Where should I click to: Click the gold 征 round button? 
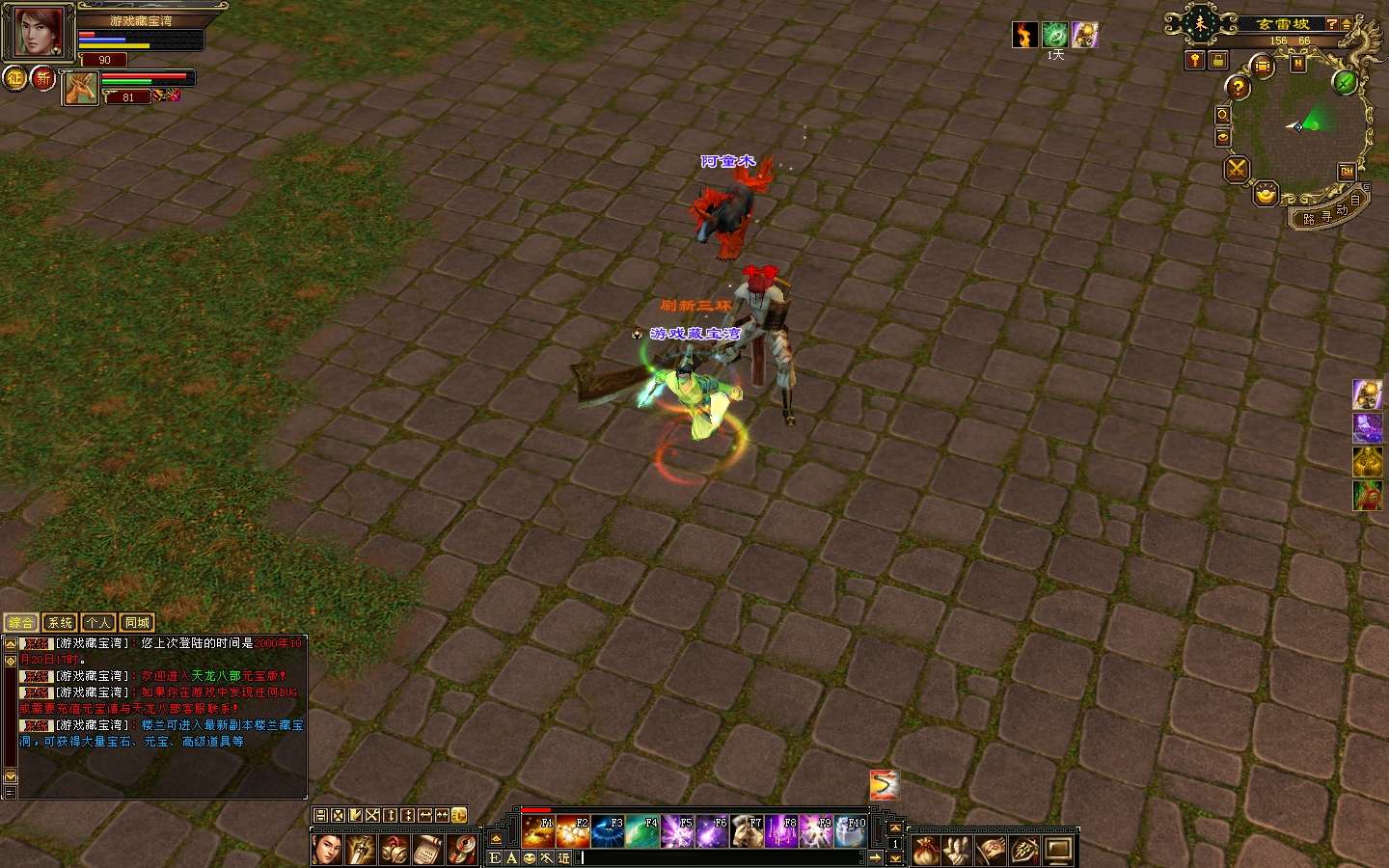pos(15,77)
